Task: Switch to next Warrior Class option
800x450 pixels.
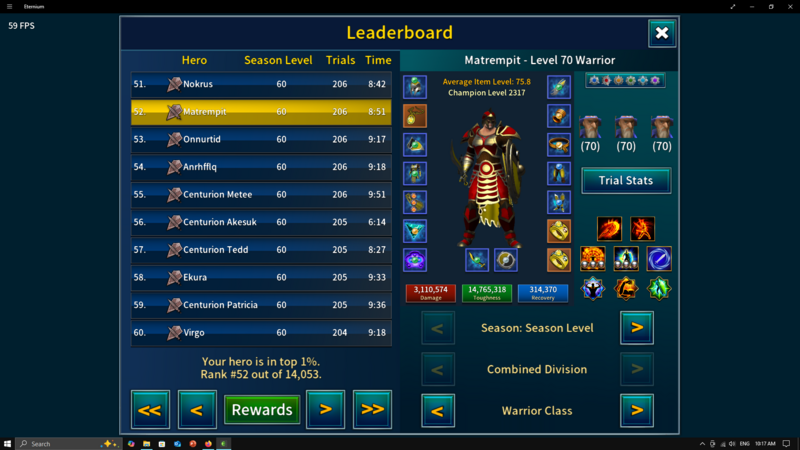Action: pos(637,410)
